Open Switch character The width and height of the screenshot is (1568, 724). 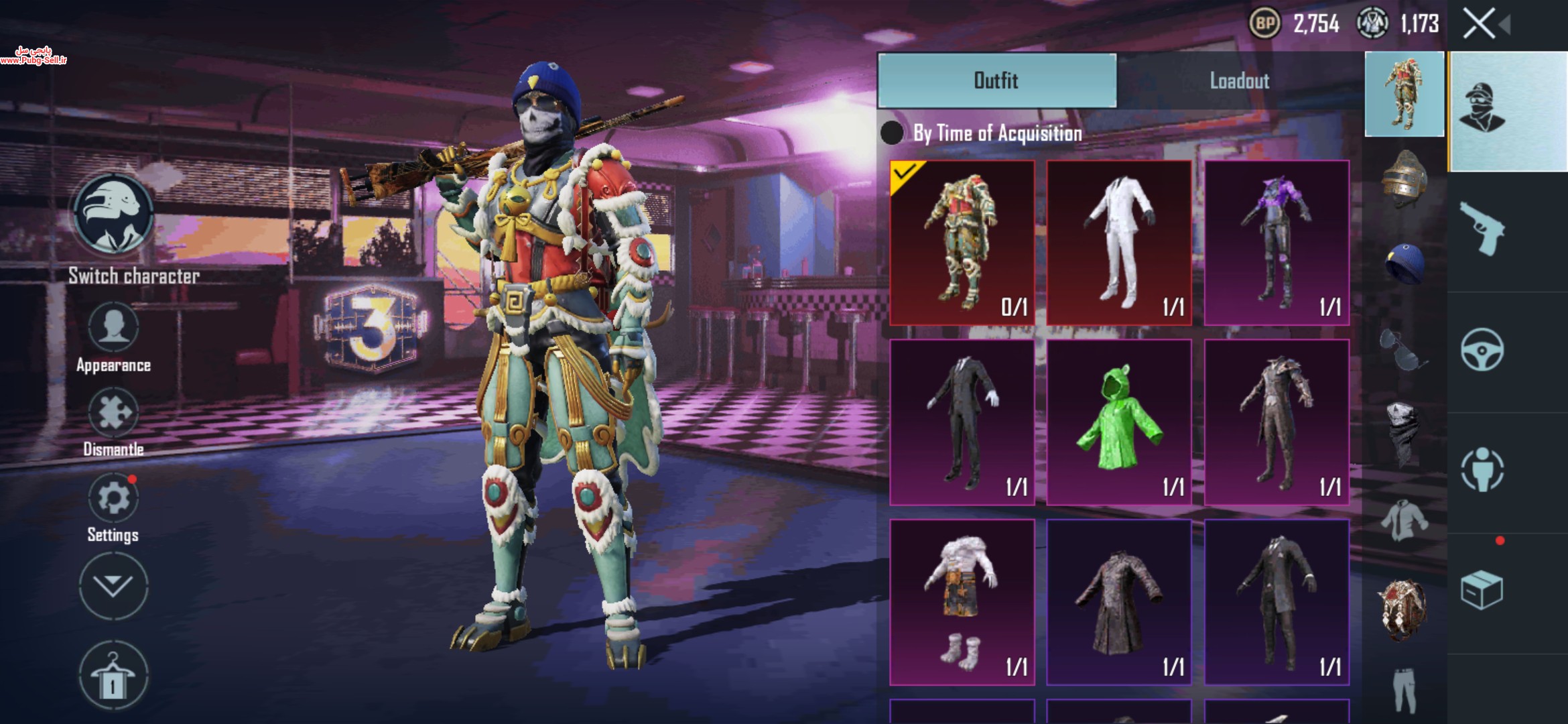(x=113, y=215)
